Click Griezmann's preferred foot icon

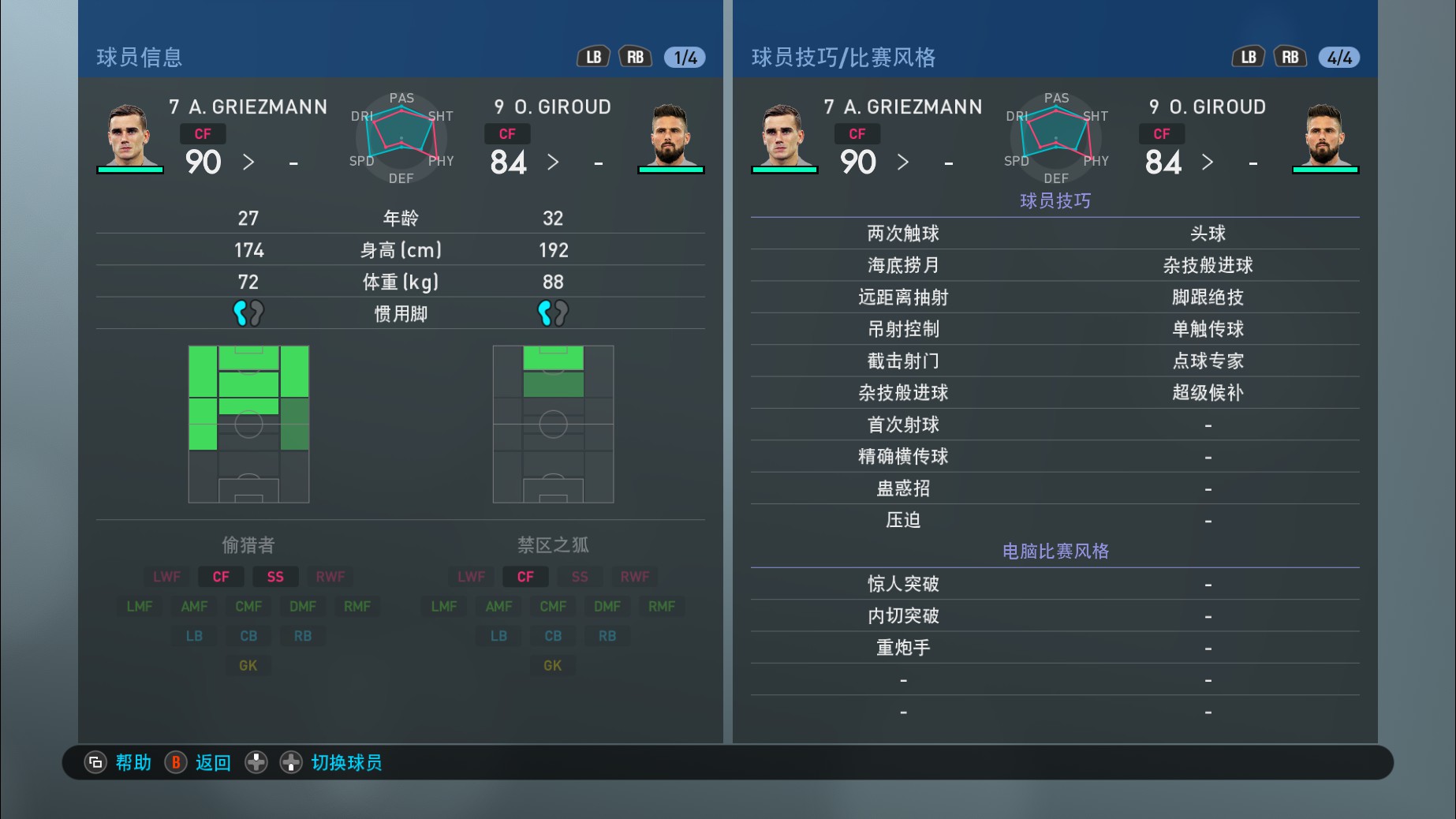click(249, 312)
